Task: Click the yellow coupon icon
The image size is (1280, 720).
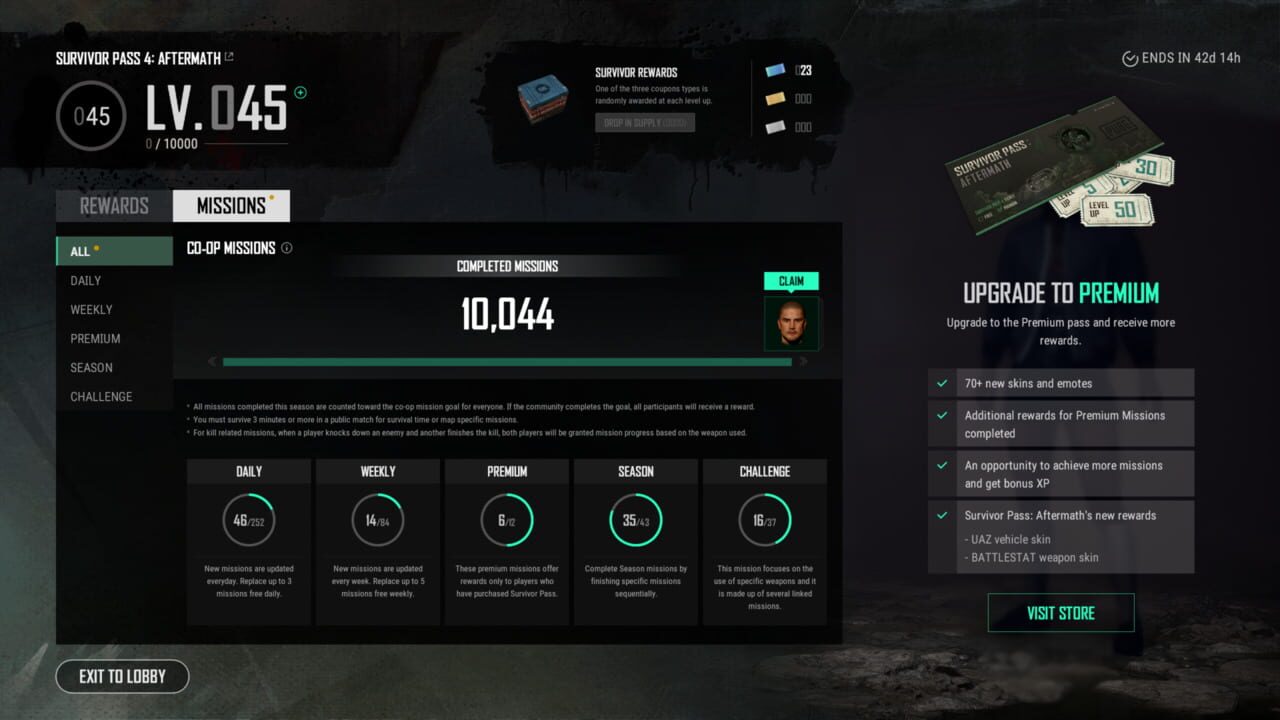Action: pos(777,98)
